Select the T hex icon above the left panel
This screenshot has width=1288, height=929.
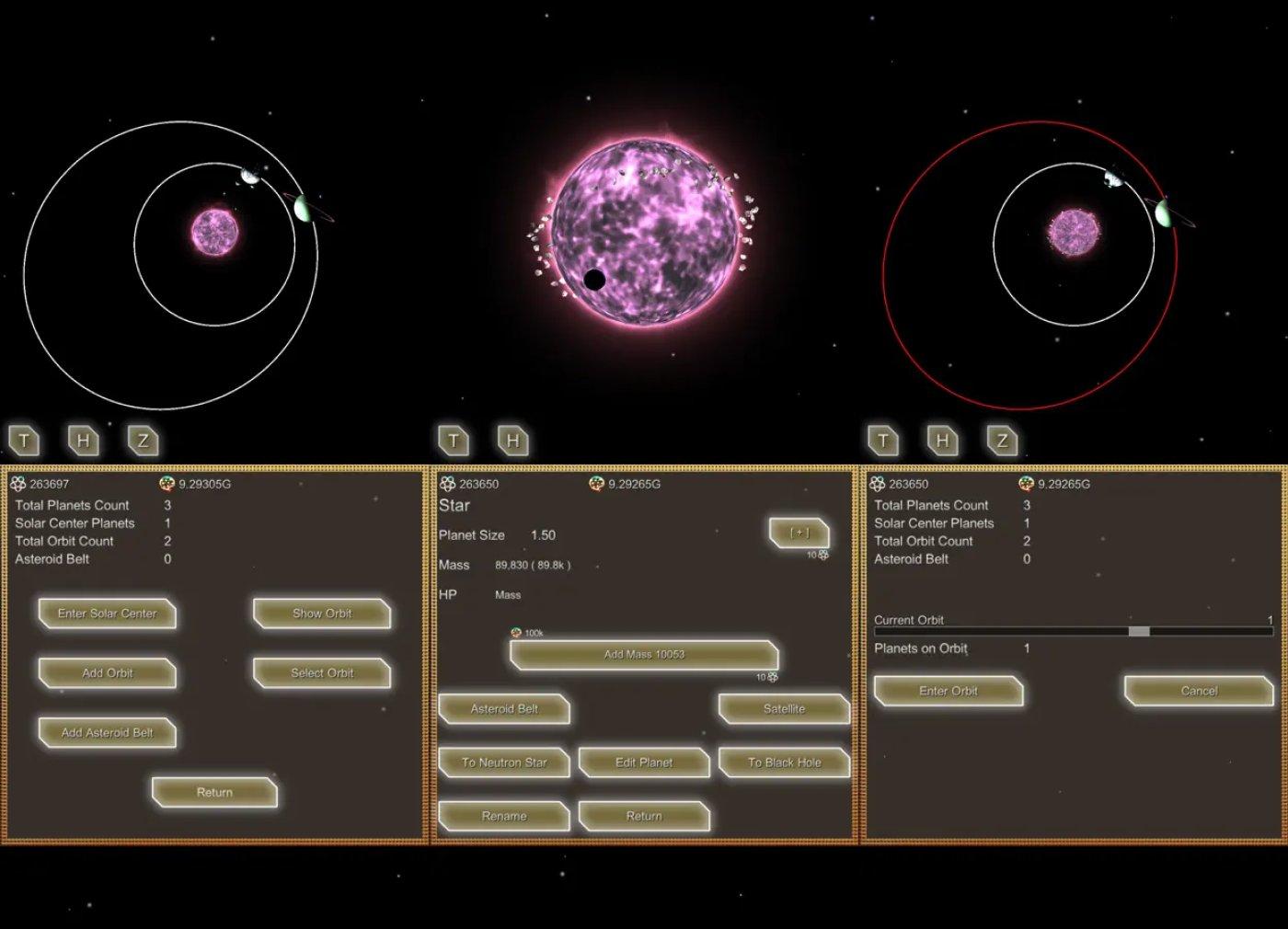[x=22, y=441]
